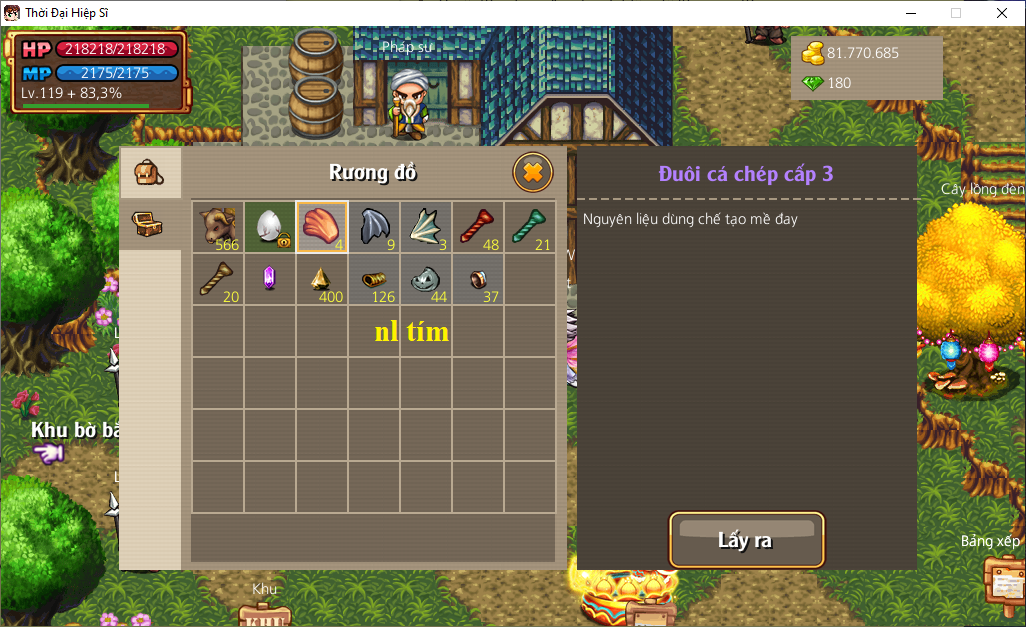Choose the gray stone mask item

[426, 279]
